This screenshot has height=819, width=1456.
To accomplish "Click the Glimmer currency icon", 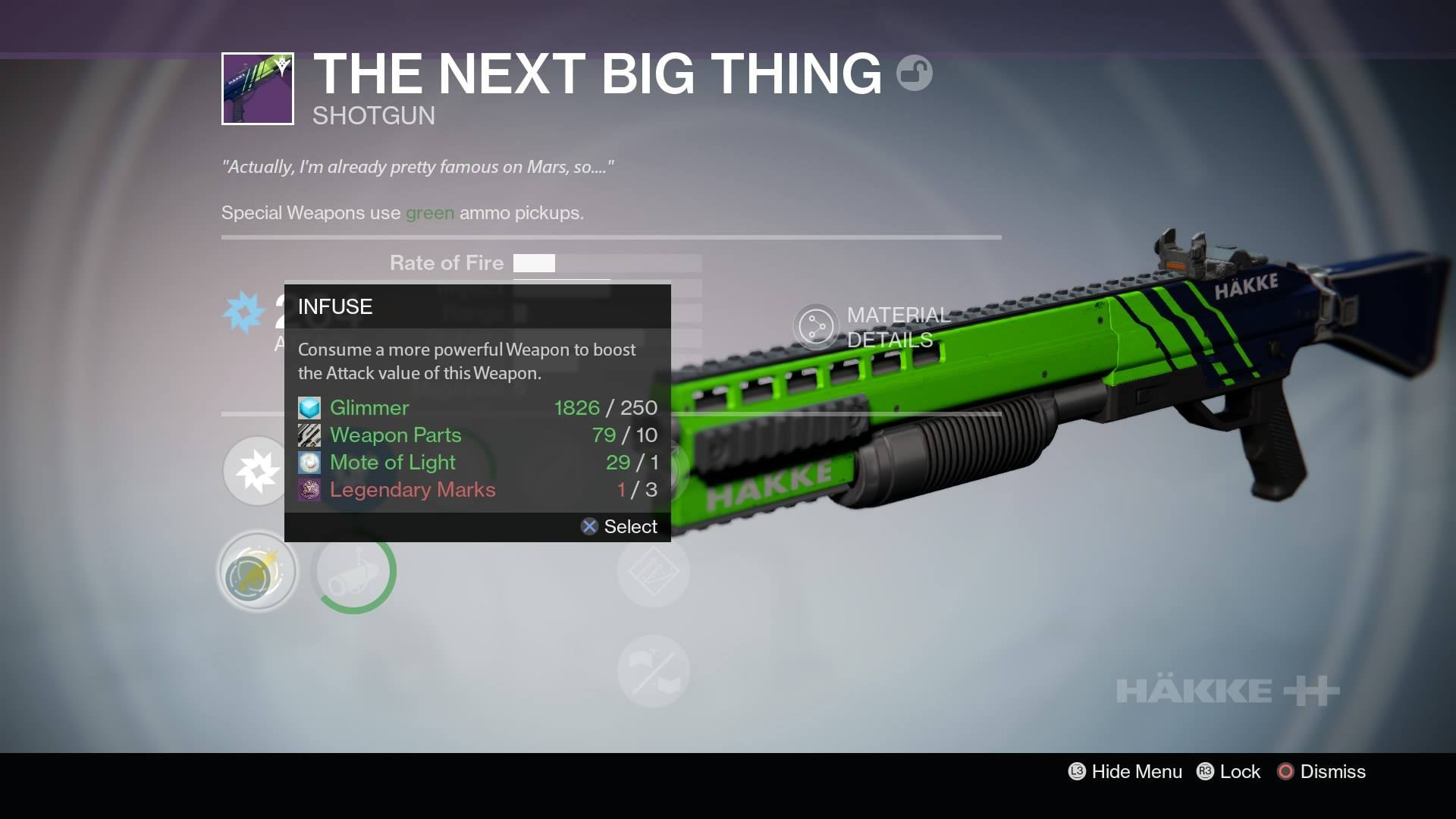I will (x=308, y=407).
